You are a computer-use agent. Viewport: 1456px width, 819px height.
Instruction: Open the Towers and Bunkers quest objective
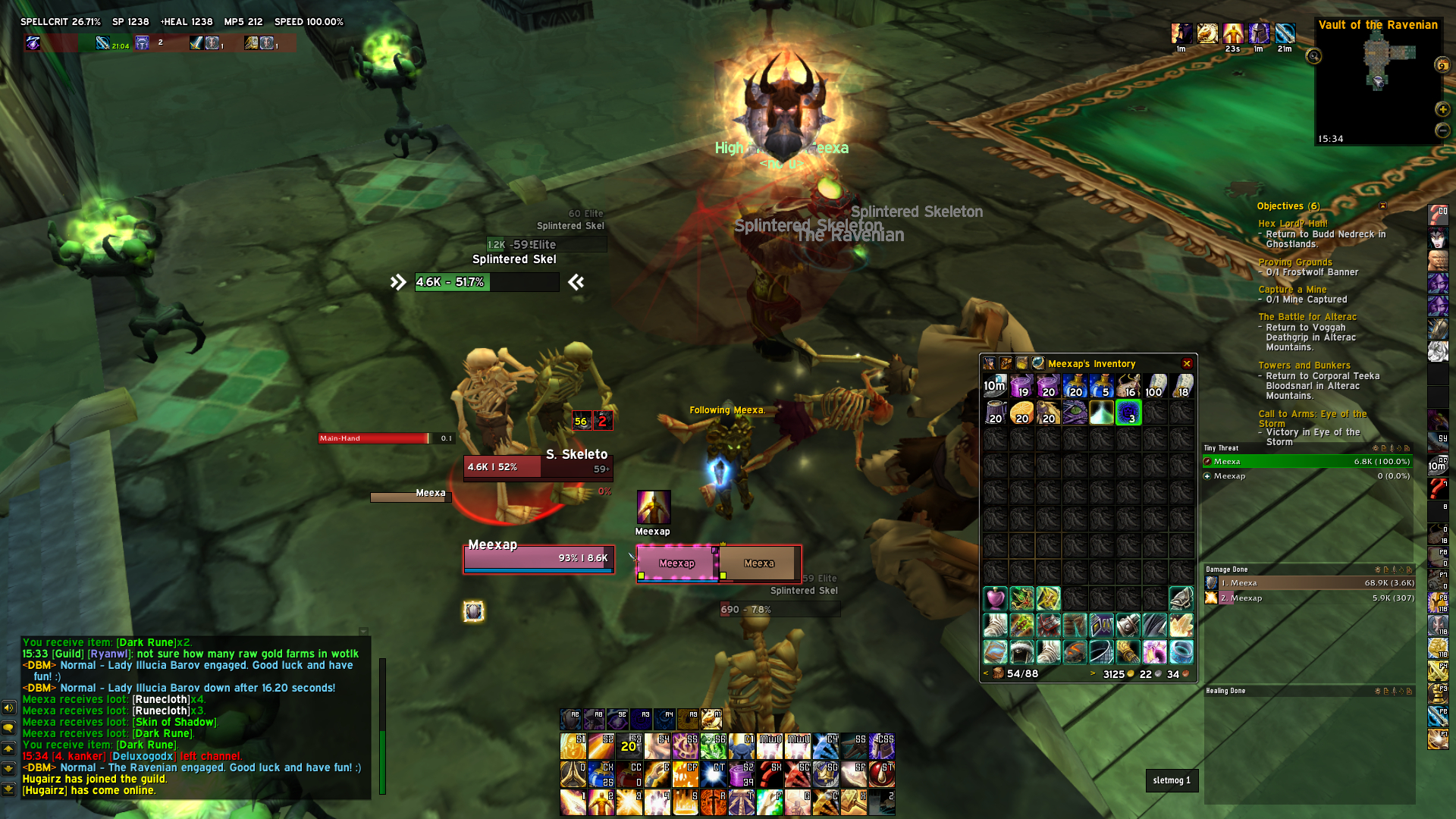[x=1304, y=366]
